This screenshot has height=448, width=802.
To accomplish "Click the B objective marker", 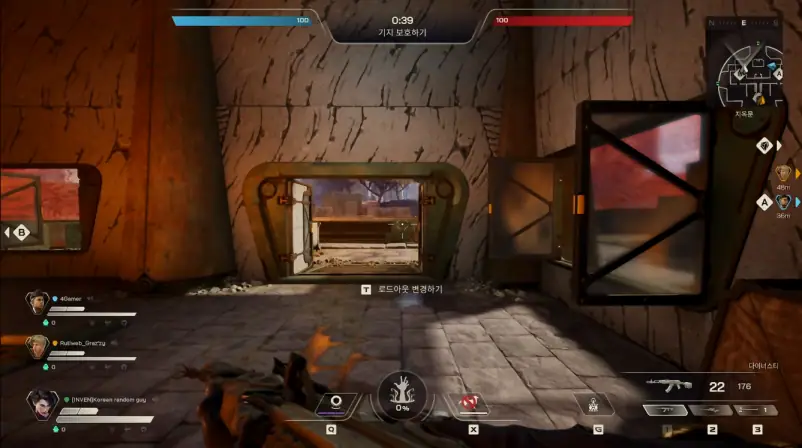I will click(x=21, y=233).
